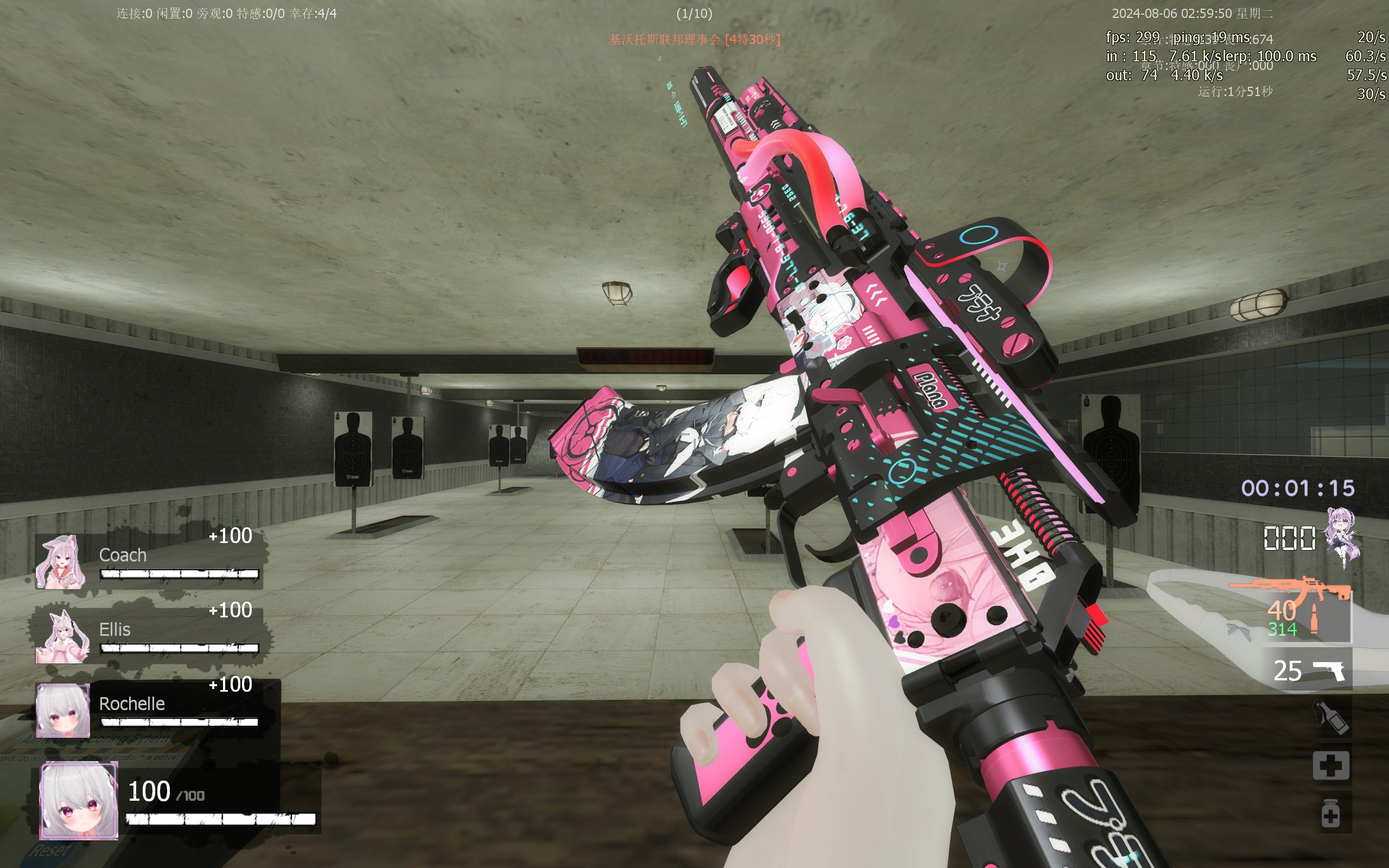Click the chibi character icon beside counter

point(1342,537)
